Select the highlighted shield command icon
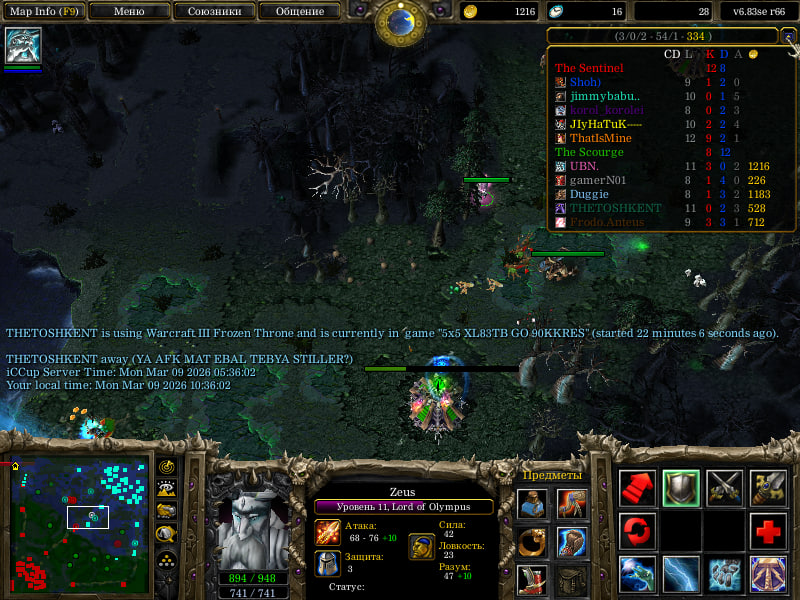The image size is (800, 600). click(681, 487)
